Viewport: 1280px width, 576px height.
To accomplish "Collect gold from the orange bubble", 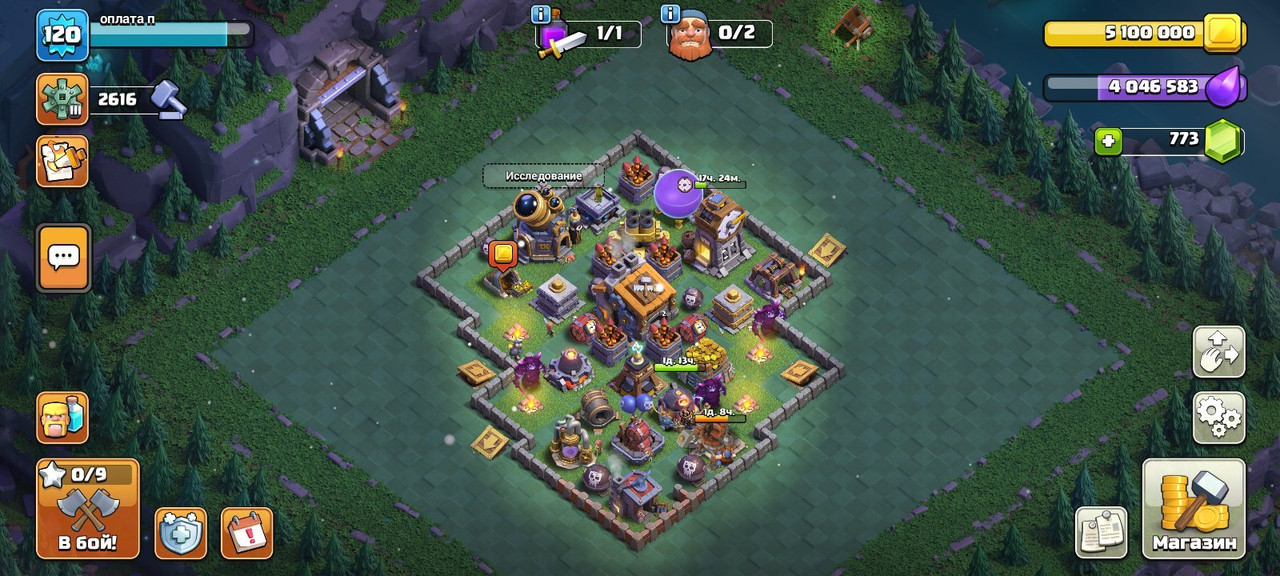I will [x=502, y=255].
